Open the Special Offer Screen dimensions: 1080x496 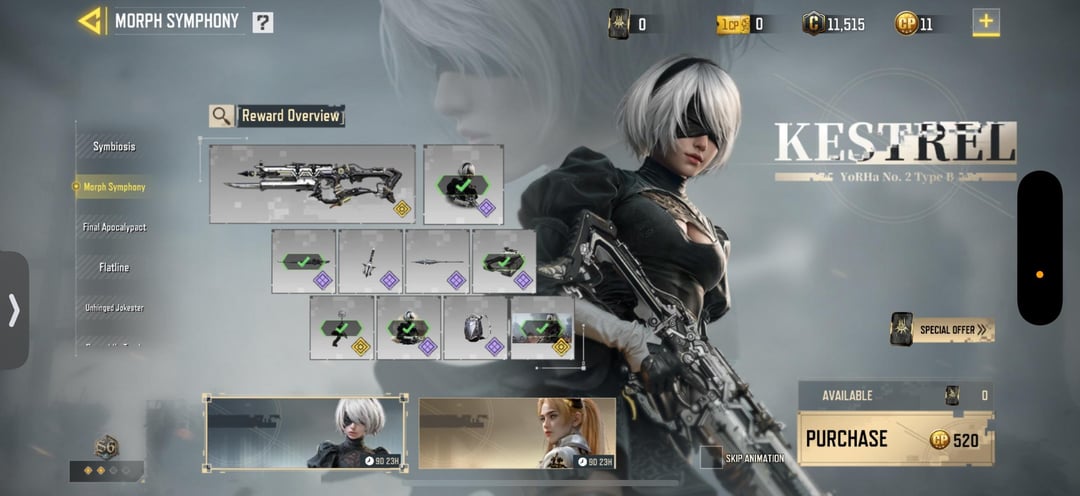pos(942,329)
